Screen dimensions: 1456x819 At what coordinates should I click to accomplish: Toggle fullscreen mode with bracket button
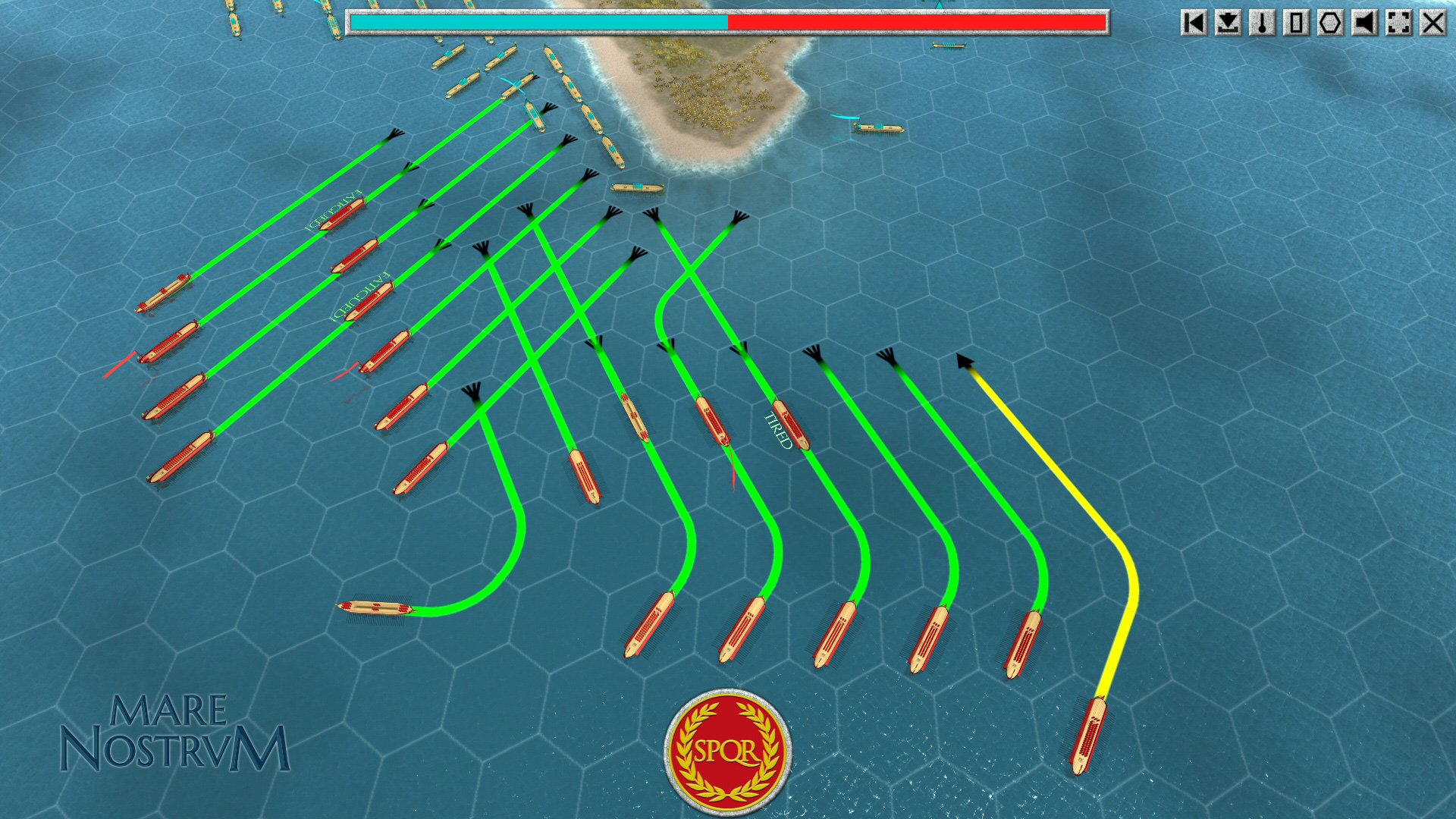coord(1401,23)
